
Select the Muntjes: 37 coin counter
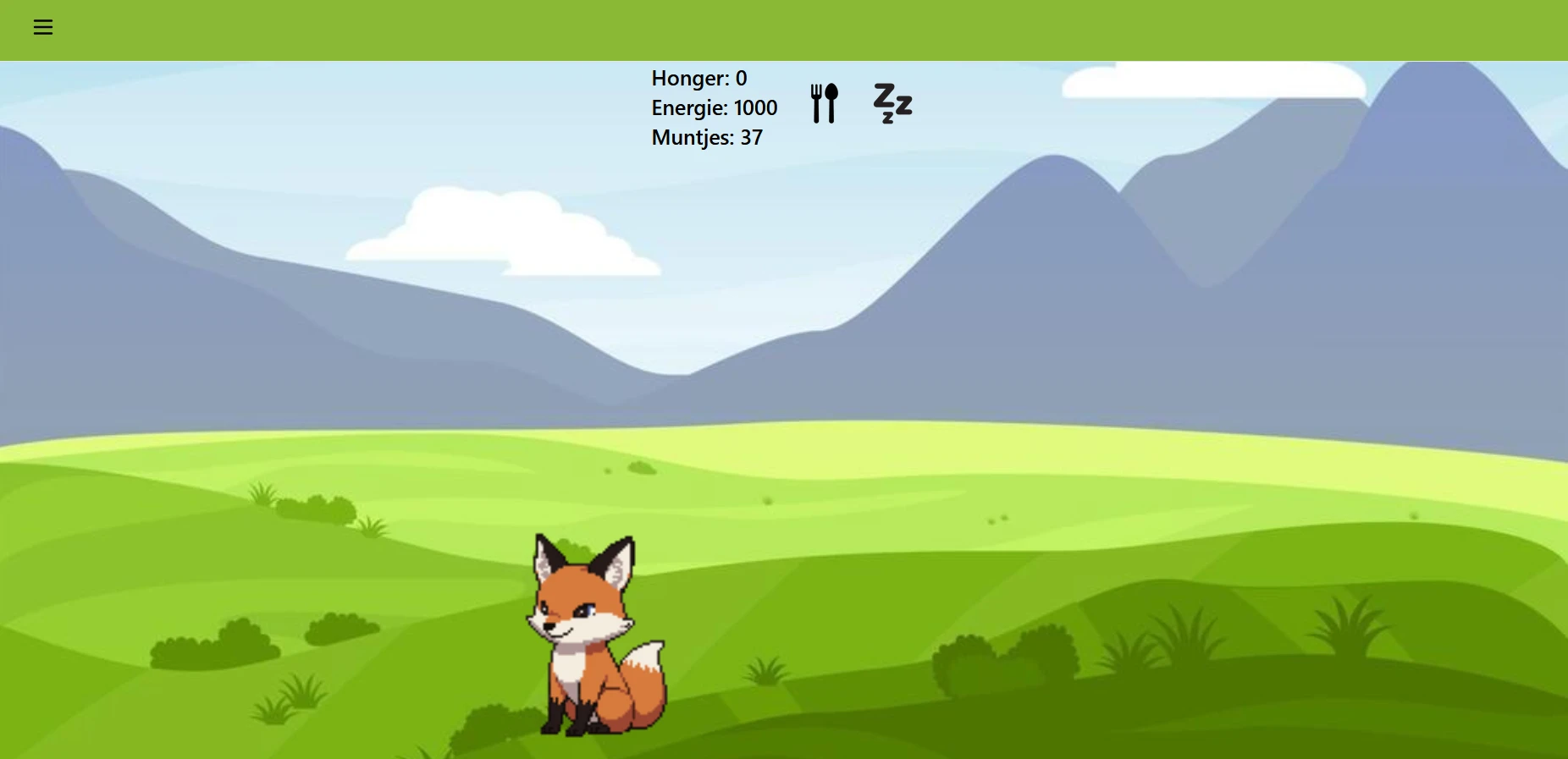pyautogui.click(x=706, y=137)
